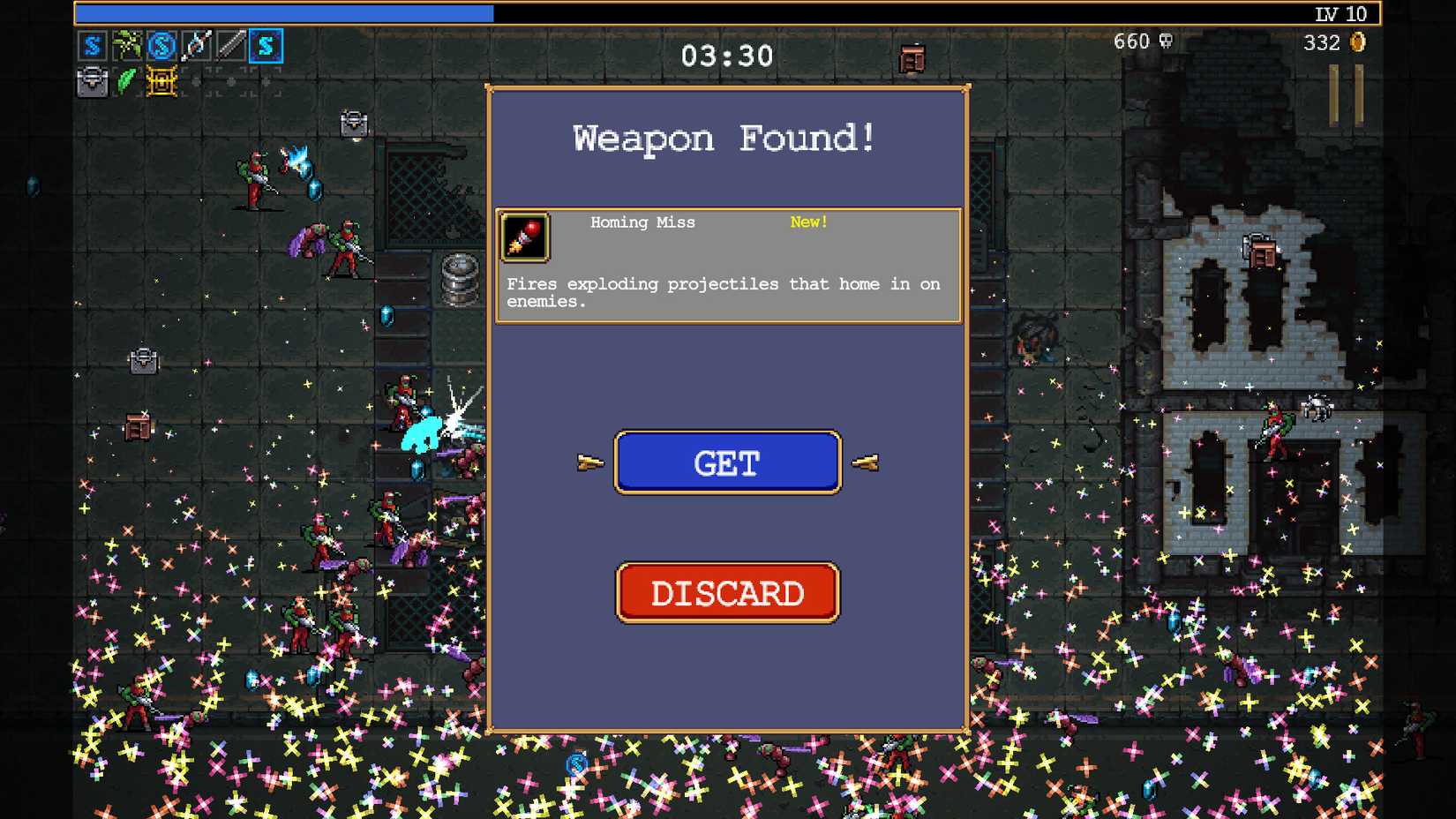Select the gold coin currency icon
This screenshot has height=819, width=1456.
(1355, 42)
